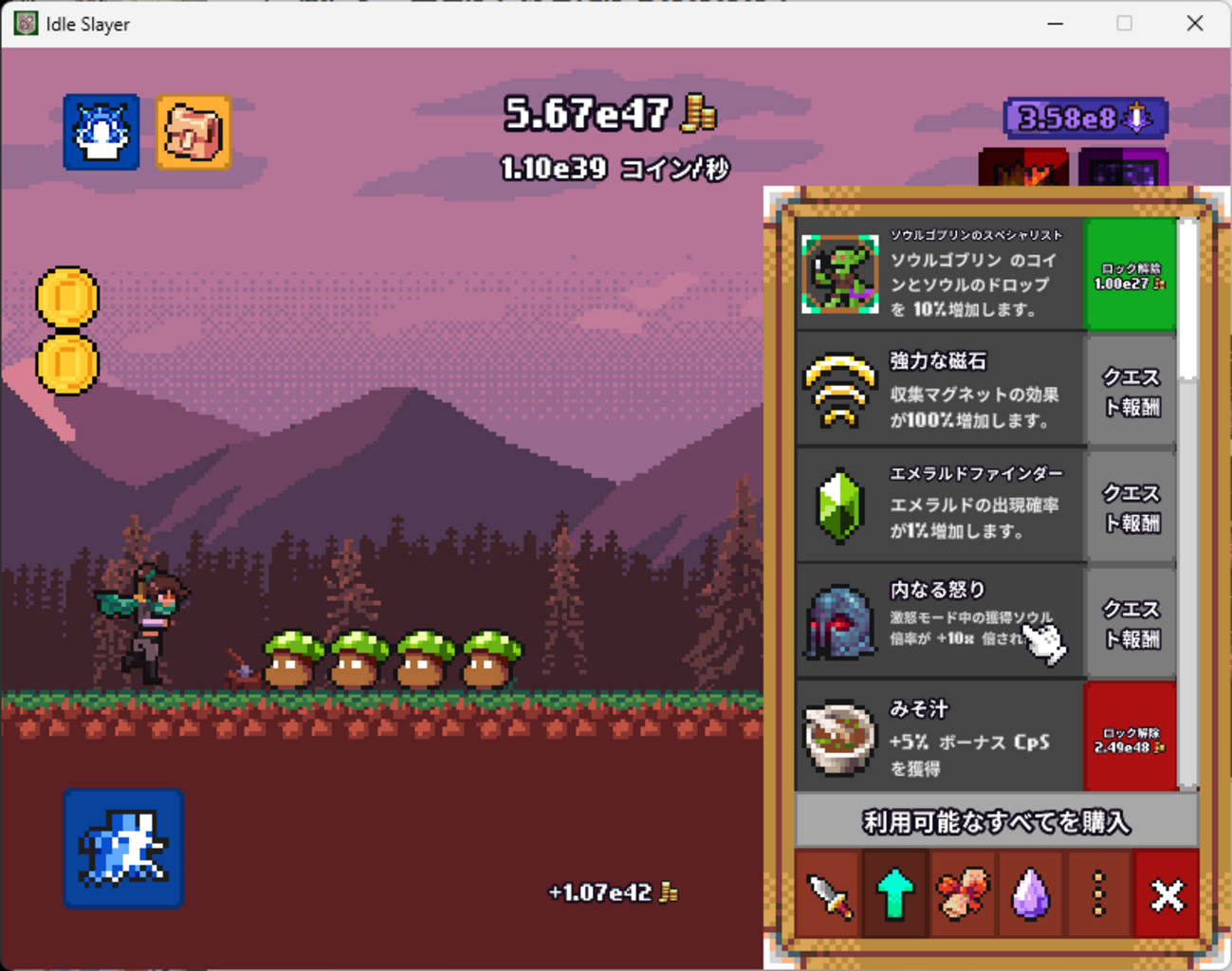Select the Soul Goblin Specialist portrait
This screenshot has width=1232, height=971.
click(838, 275)
